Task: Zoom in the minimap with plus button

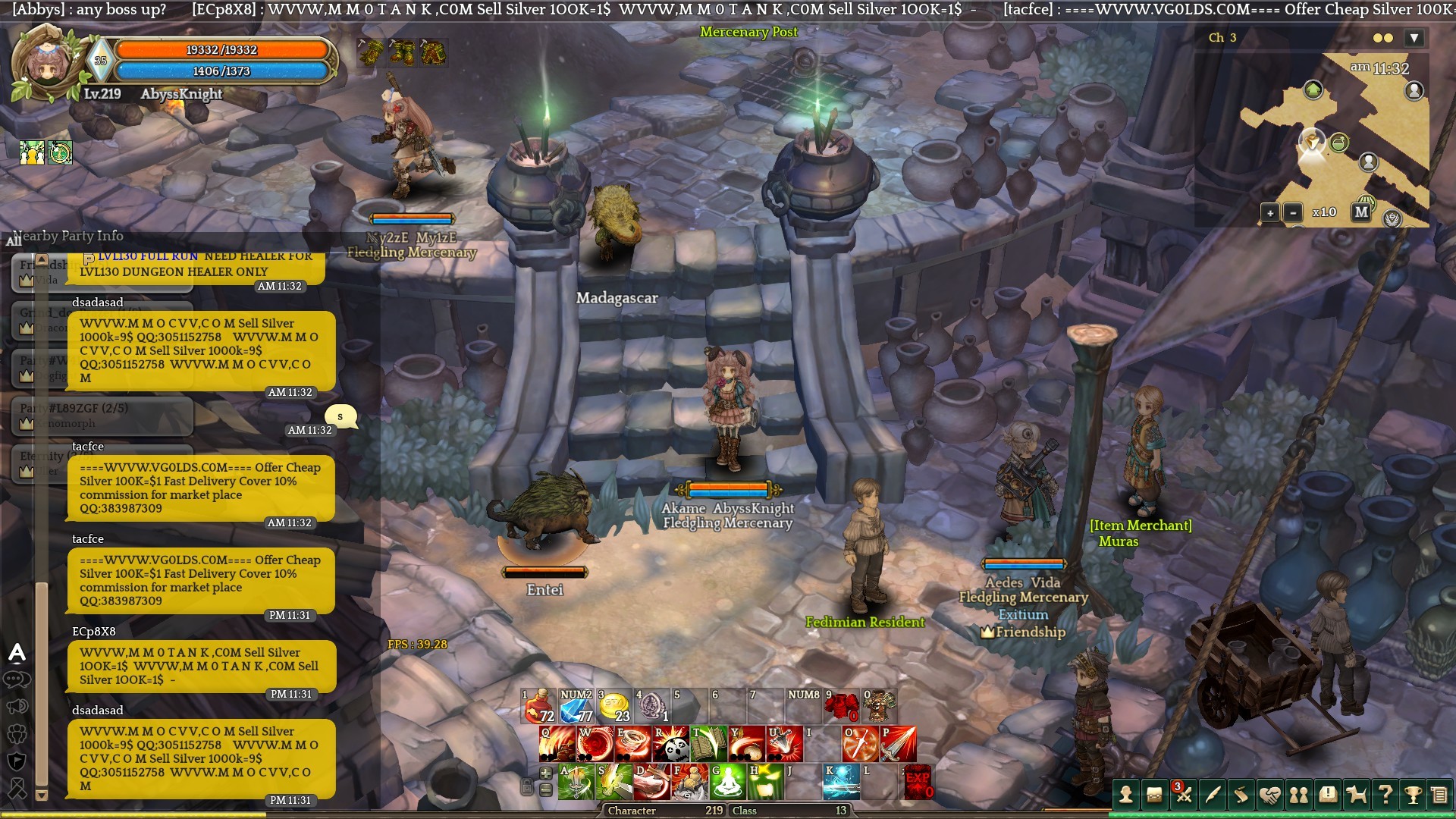Action: coord(1270,213)
